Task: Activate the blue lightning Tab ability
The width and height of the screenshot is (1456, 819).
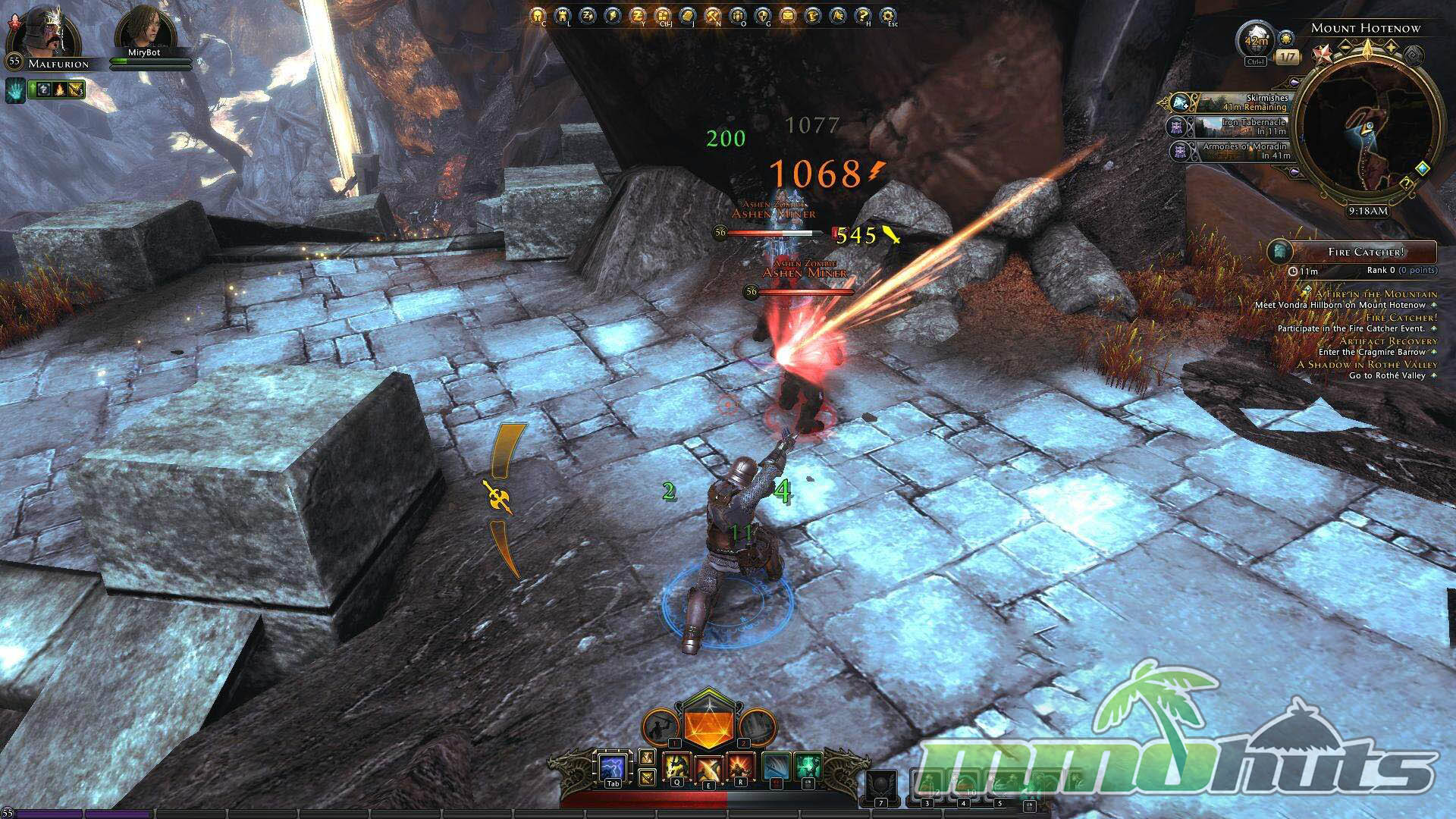Action: tap(611, 767)
